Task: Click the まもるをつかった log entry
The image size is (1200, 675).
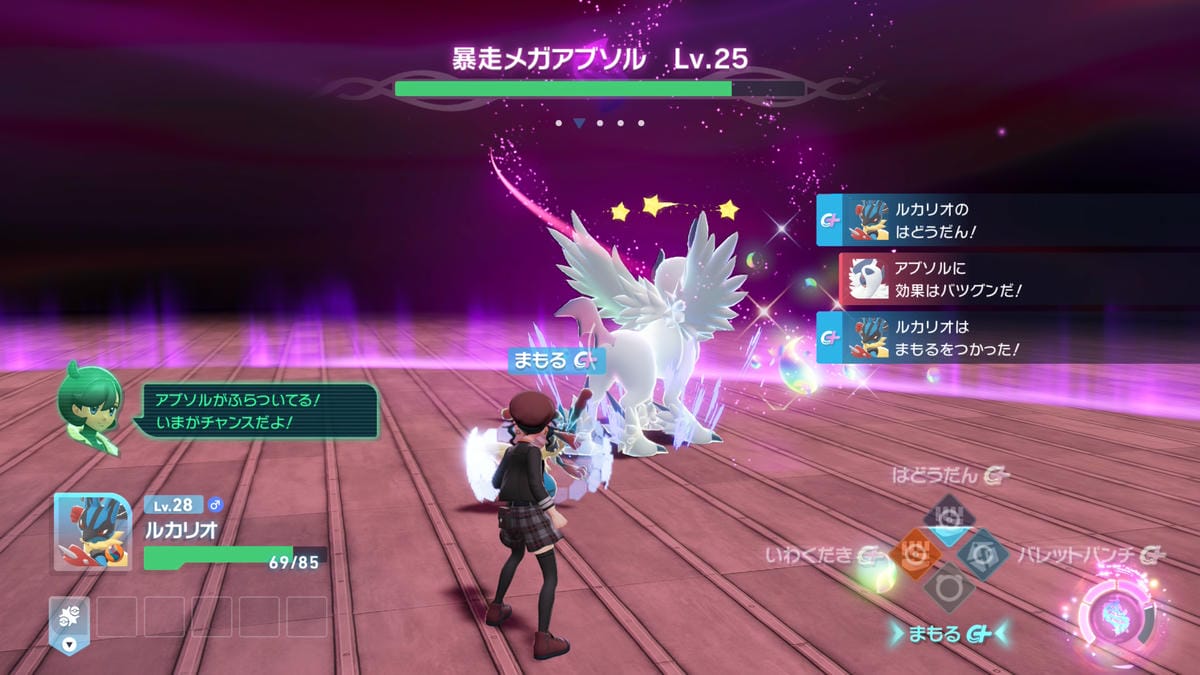Action: (x=1005, y=337)
